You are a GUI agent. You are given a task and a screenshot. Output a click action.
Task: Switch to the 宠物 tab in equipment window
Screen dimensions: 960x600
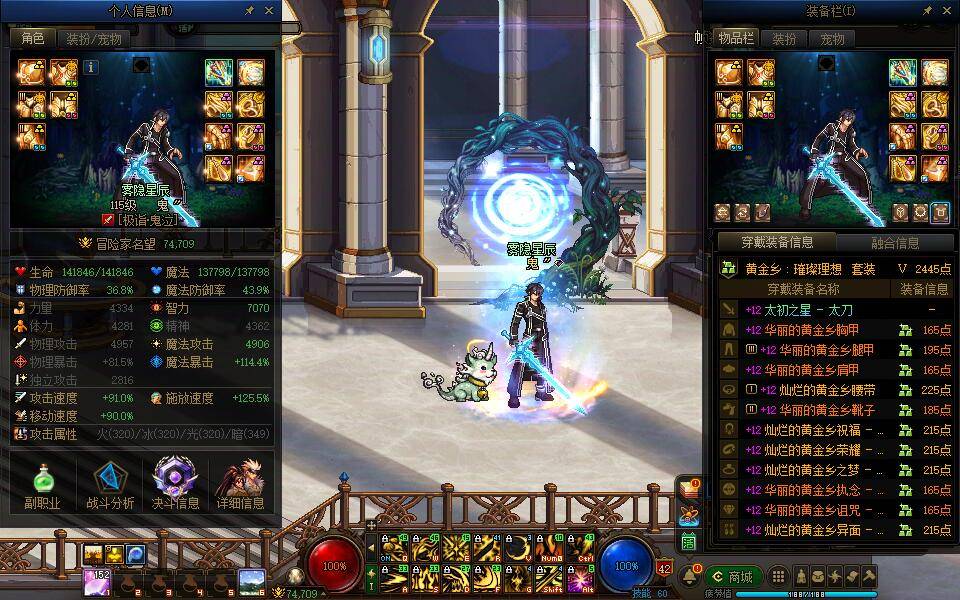coord(832,39)
